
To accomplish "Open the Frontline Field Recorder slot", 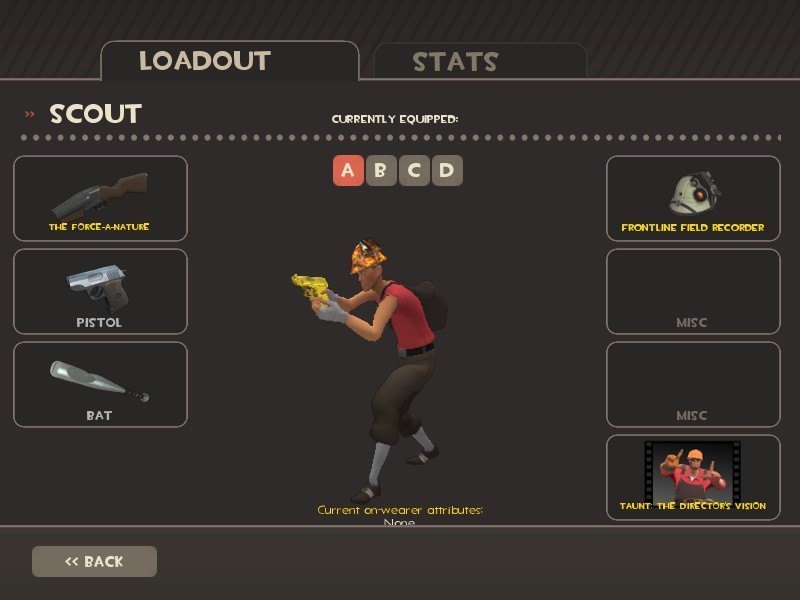I will (x=693, y=198).
